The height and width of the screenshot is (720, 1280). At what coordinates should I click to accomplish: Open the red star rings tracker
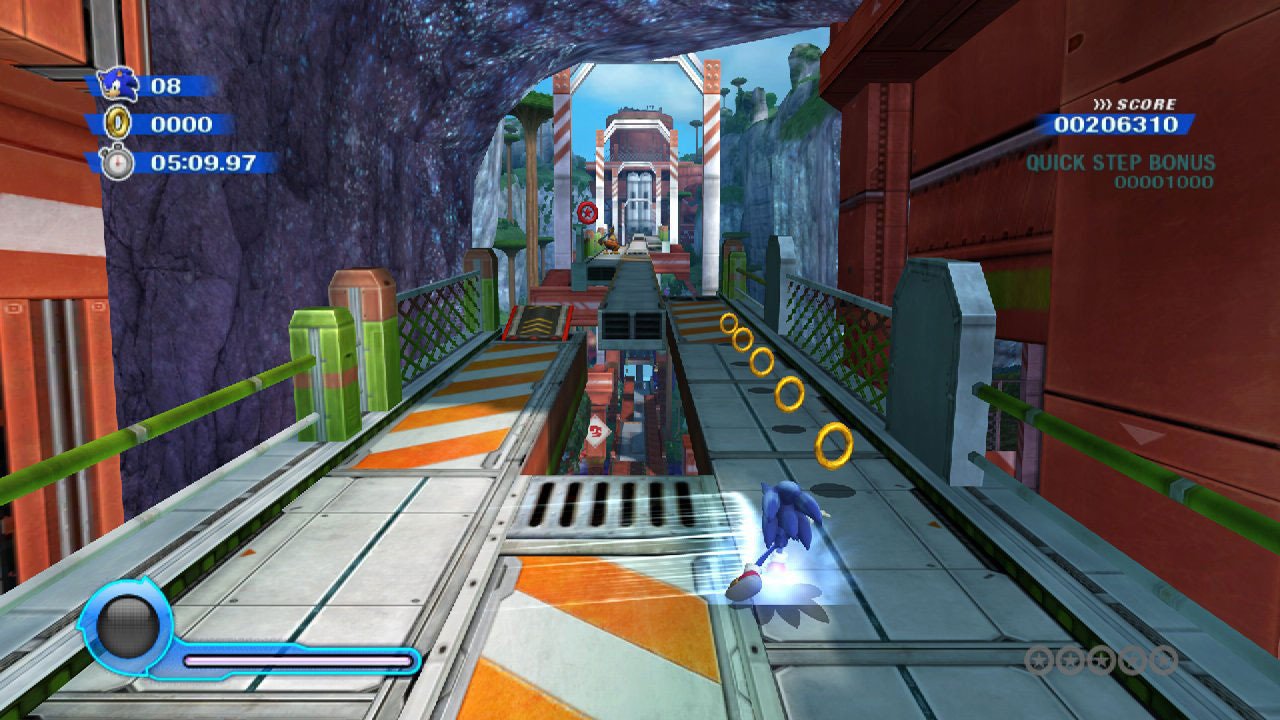pyautogui.click(x=1101, y=660)
